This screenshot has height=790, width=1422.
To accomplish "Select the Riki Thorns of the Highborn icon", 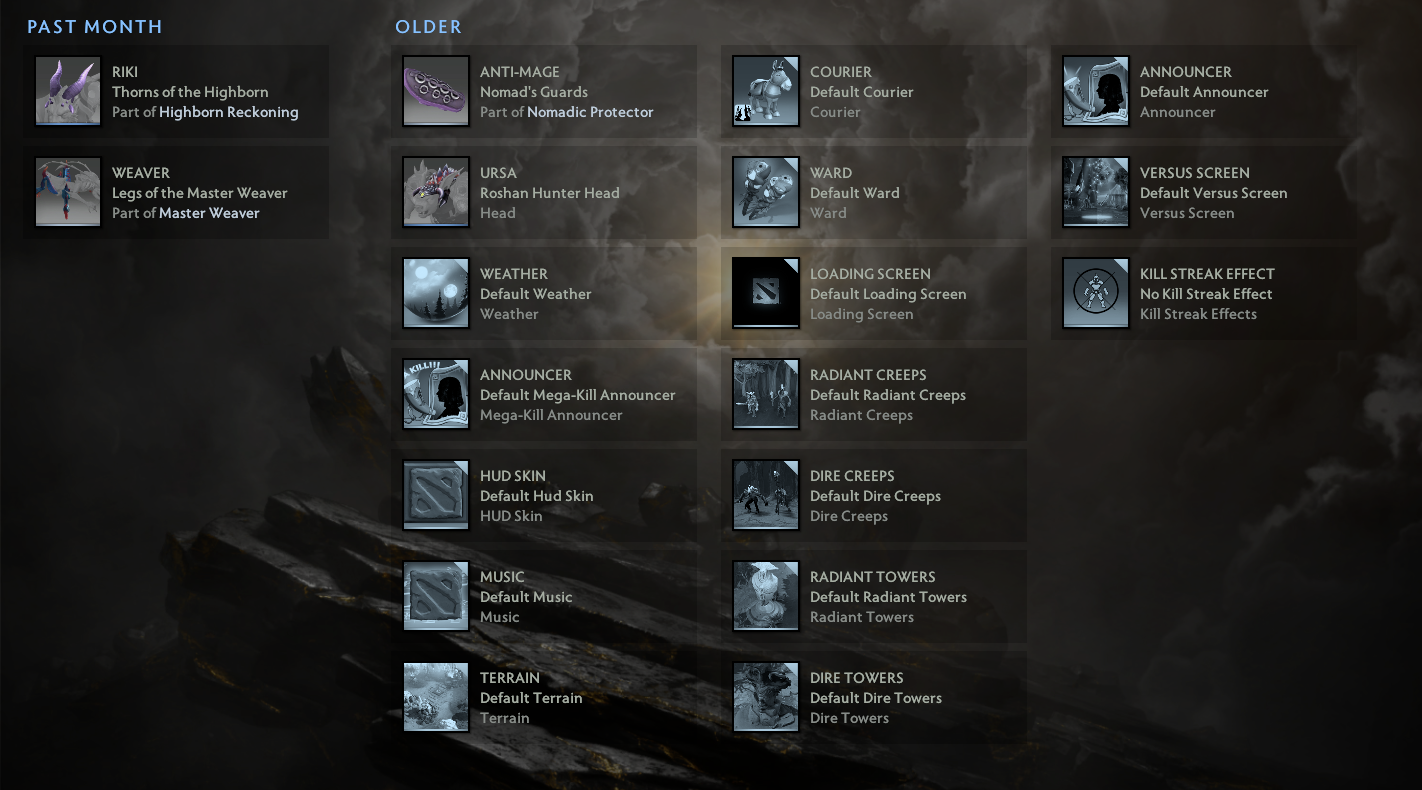I will tap(67, 92).
